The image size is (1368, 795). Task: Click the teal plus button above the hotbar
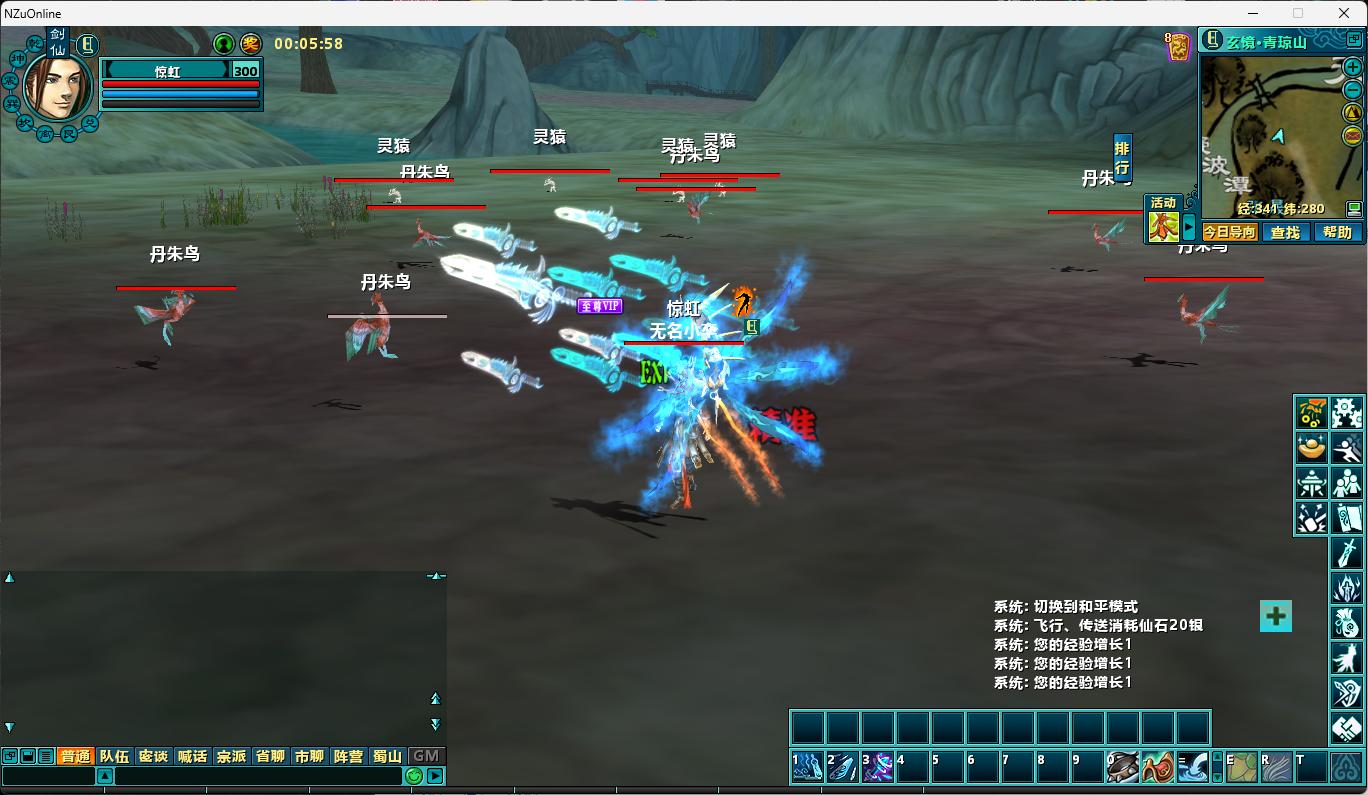pos(1275,616)
